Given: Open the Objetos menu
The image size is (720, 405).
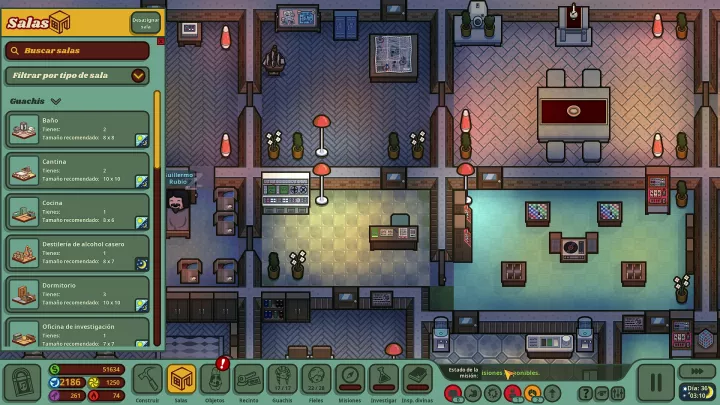Looking at the screenshot, I should tap(214, 381).
